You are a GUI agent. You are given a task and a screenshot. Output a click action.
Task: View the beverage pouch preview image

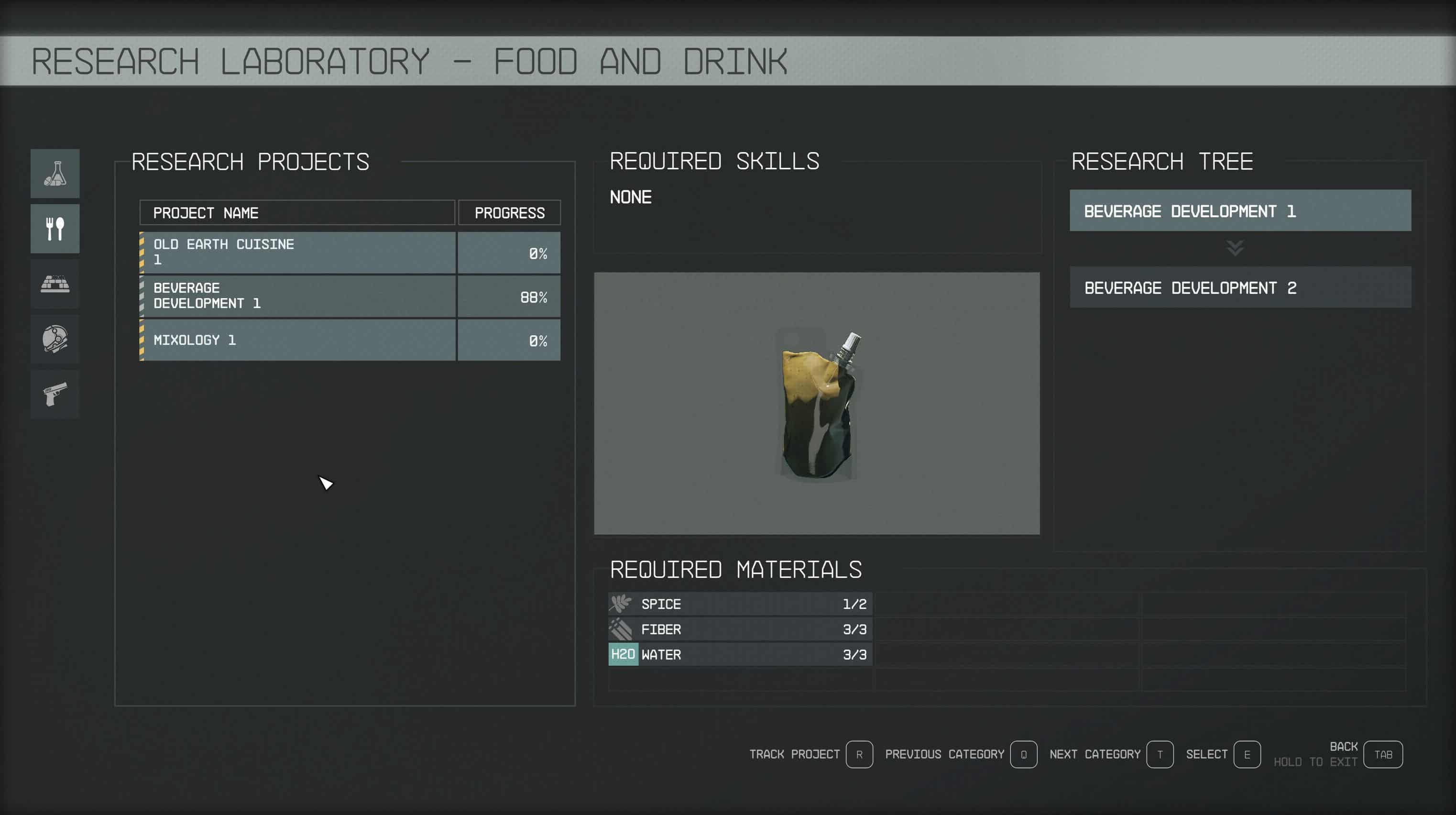817,404
